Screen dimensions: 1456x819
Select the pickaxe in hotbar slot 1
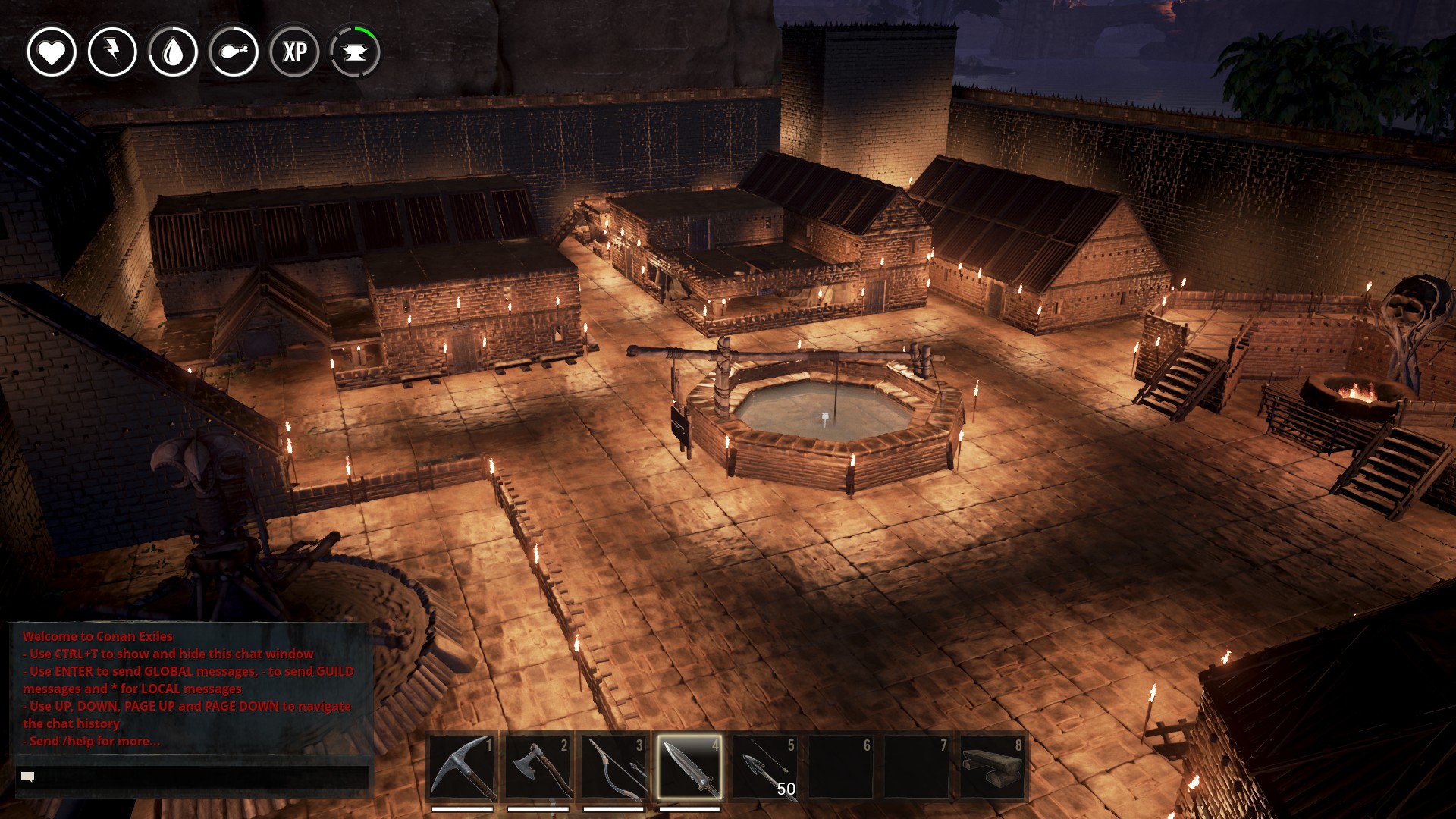(x=462, y=767)
